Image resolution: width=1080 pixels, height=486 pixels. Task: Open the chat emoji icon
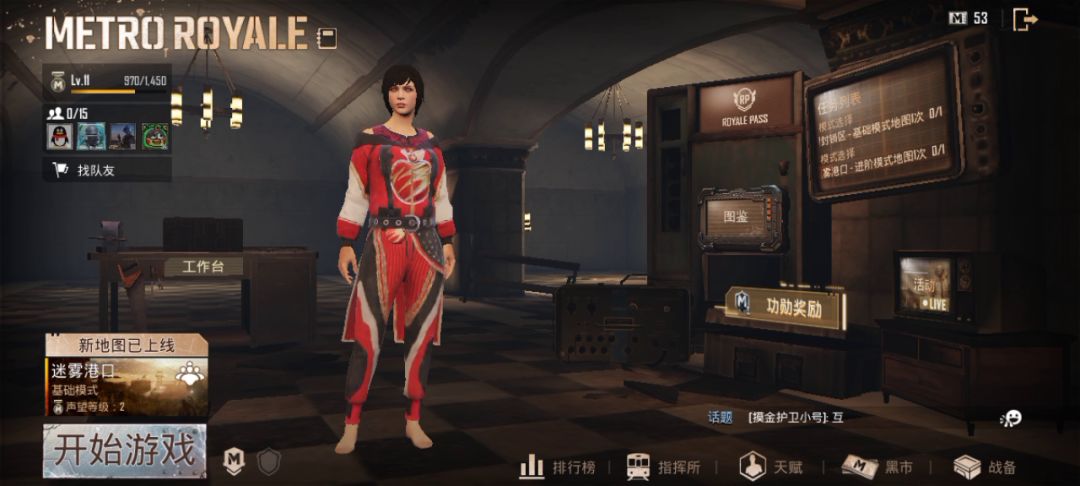(1012, 418)
